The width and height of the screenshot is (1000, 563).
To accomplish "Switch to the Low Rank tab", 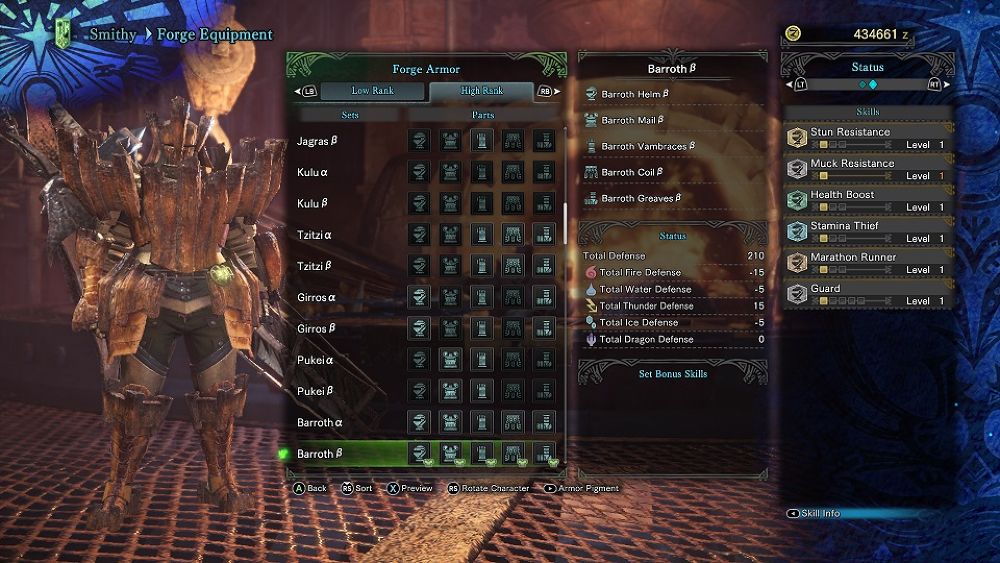I will tap(372, 91).
